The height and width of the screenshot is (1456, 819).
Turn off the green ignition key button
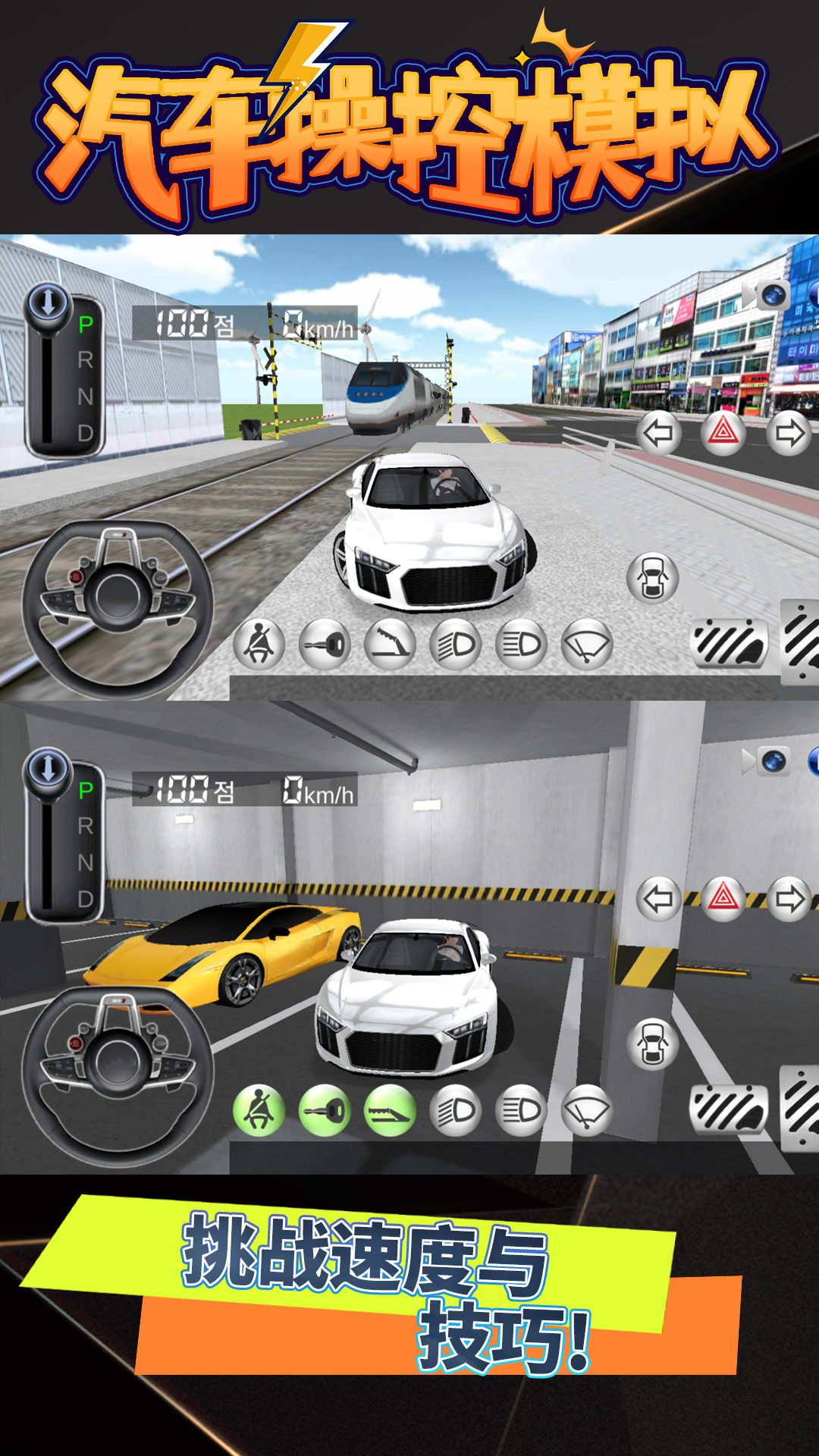tap(325, 1111)
